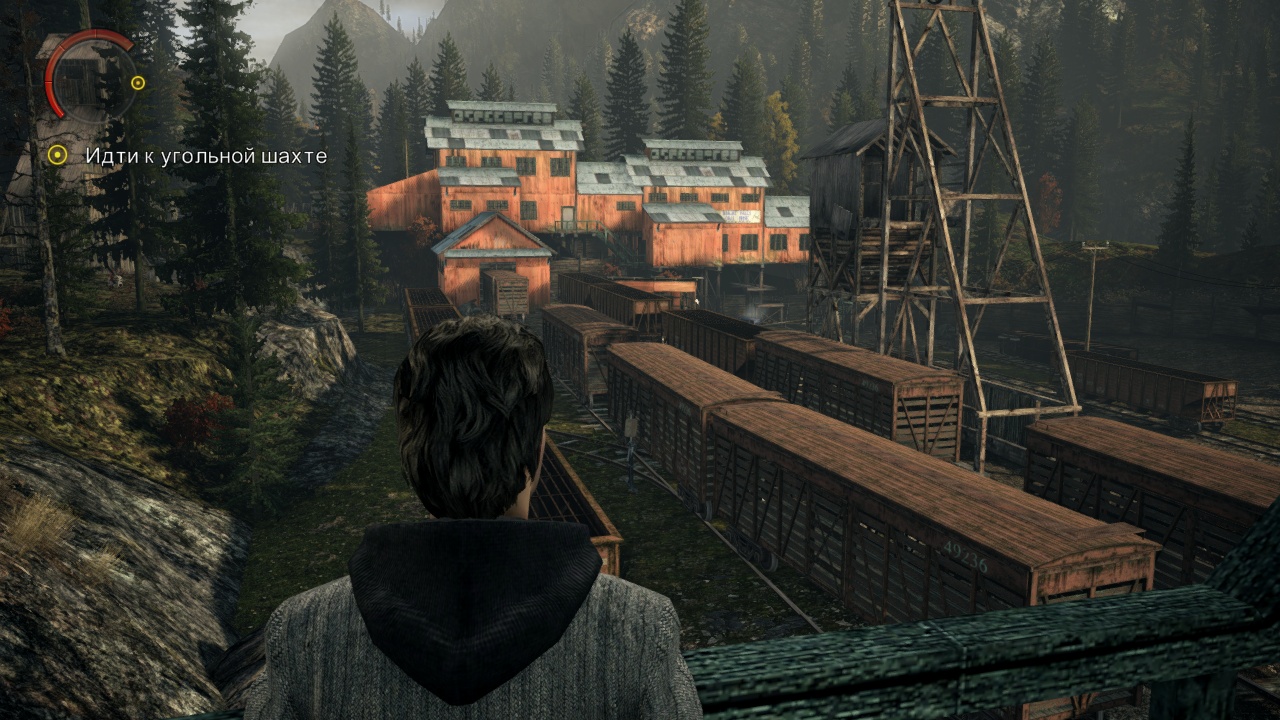Click the yellow waypoint marker beside the compass
This screenshot has height=720, width=1280.
[x=138, y=83]
